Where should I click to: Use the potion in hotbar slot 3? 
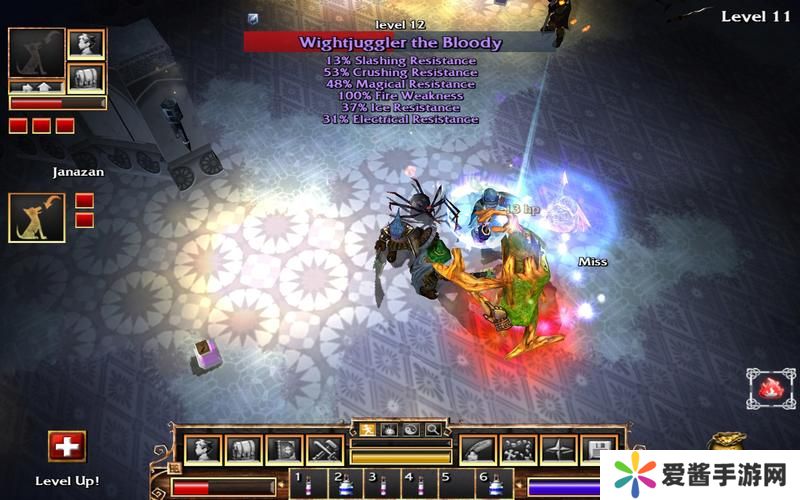(x=382, y=484)
